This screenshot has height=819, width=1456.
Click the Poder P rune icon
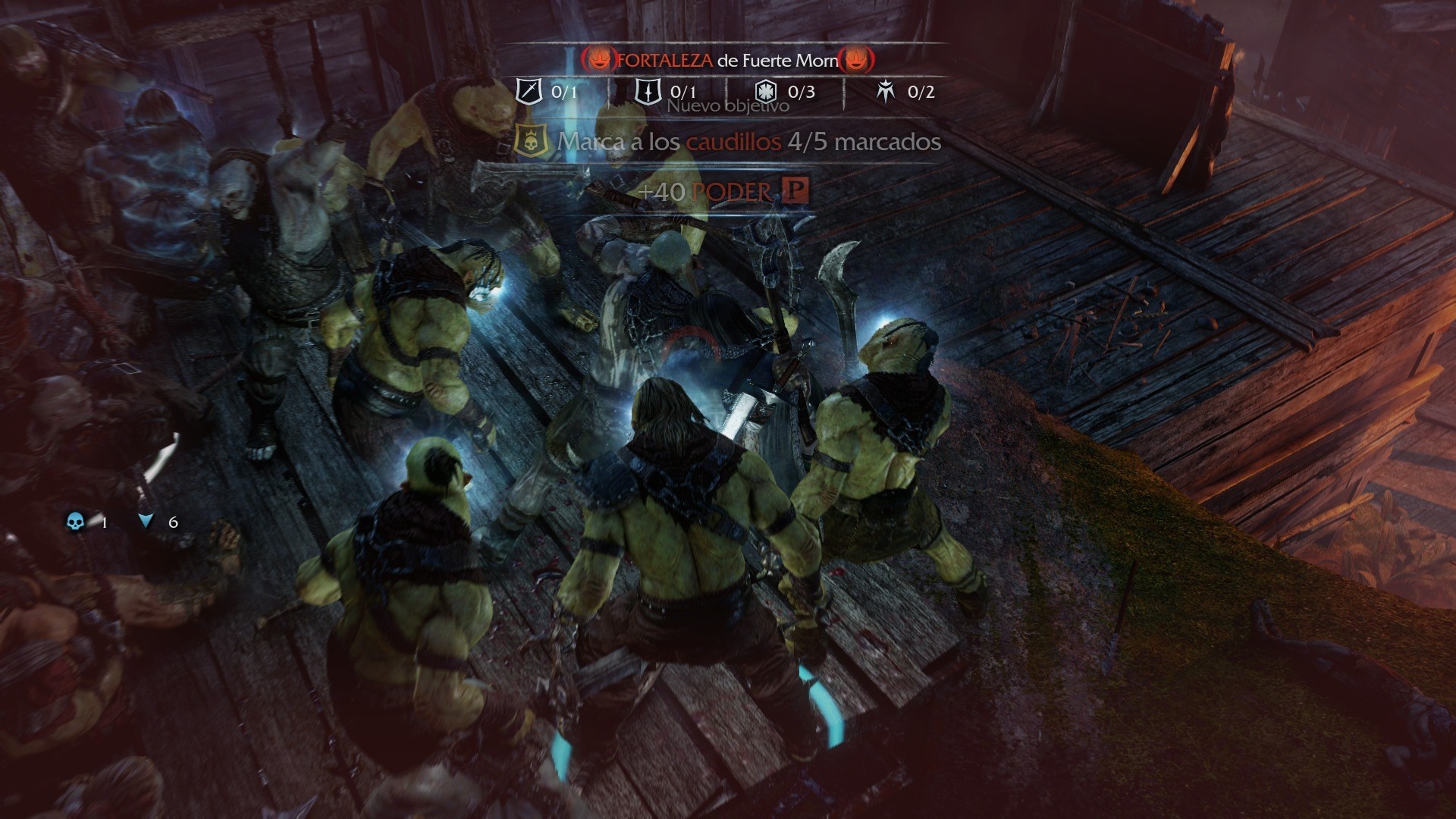pyautogui.click(x=794, y=190)
